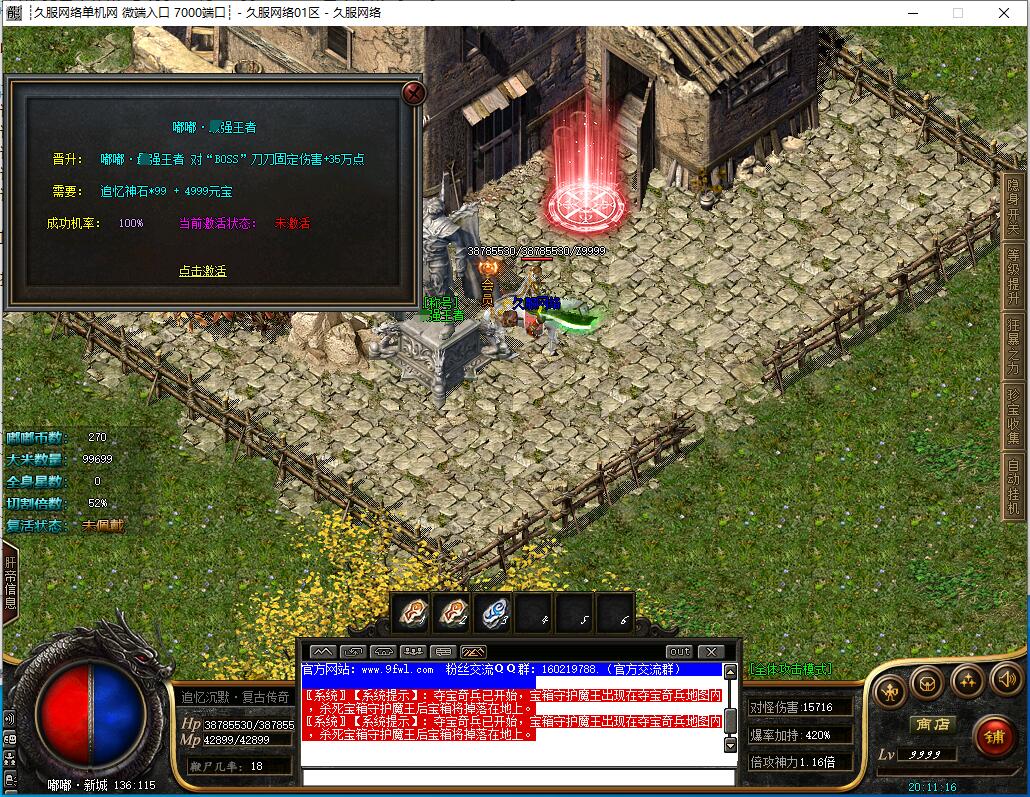Enable 自动挂机 auto-play tab

[1014, 485]
